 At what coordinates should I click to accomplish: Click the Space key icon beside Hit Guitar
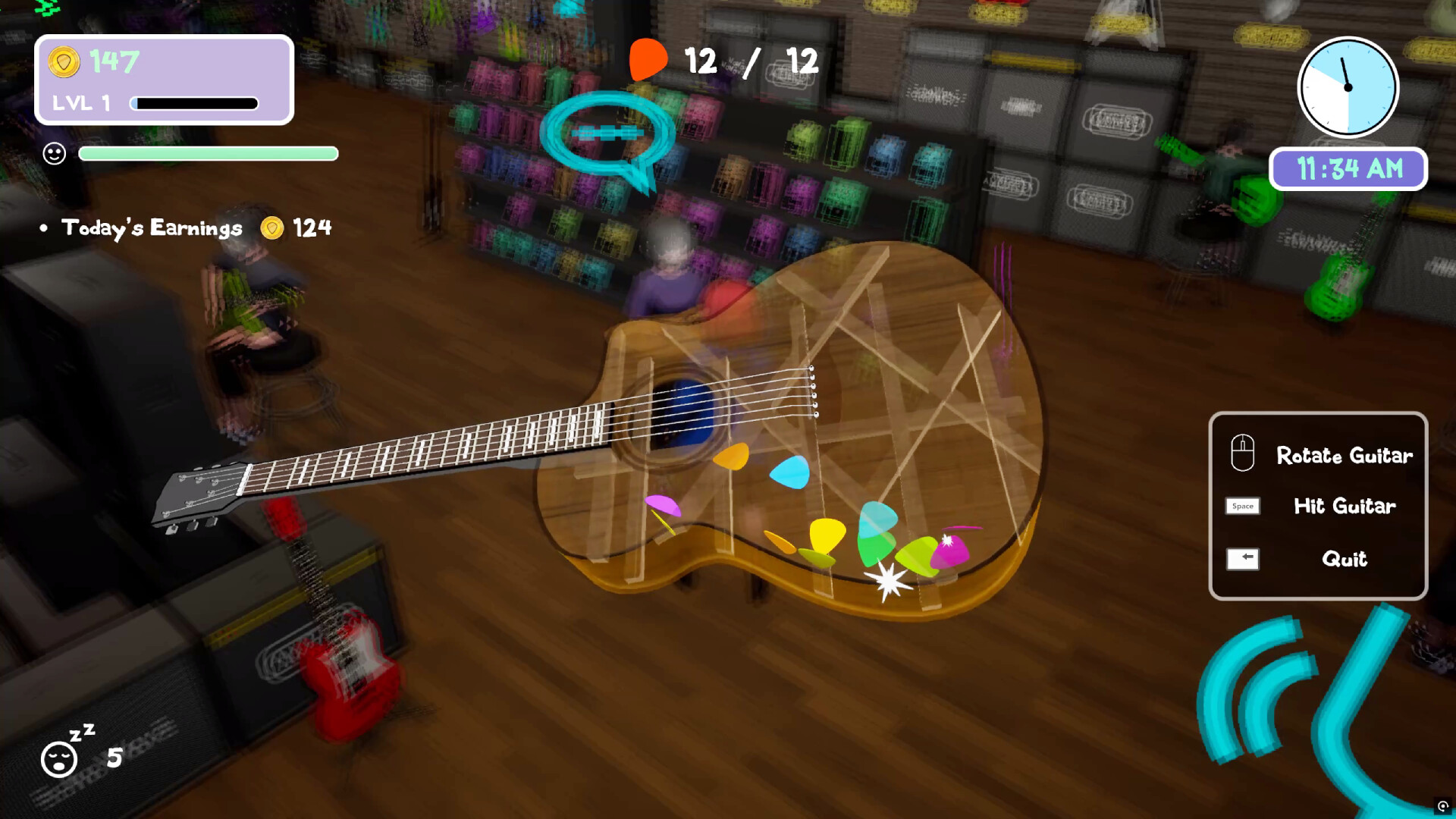click(x=1241, y=506)
